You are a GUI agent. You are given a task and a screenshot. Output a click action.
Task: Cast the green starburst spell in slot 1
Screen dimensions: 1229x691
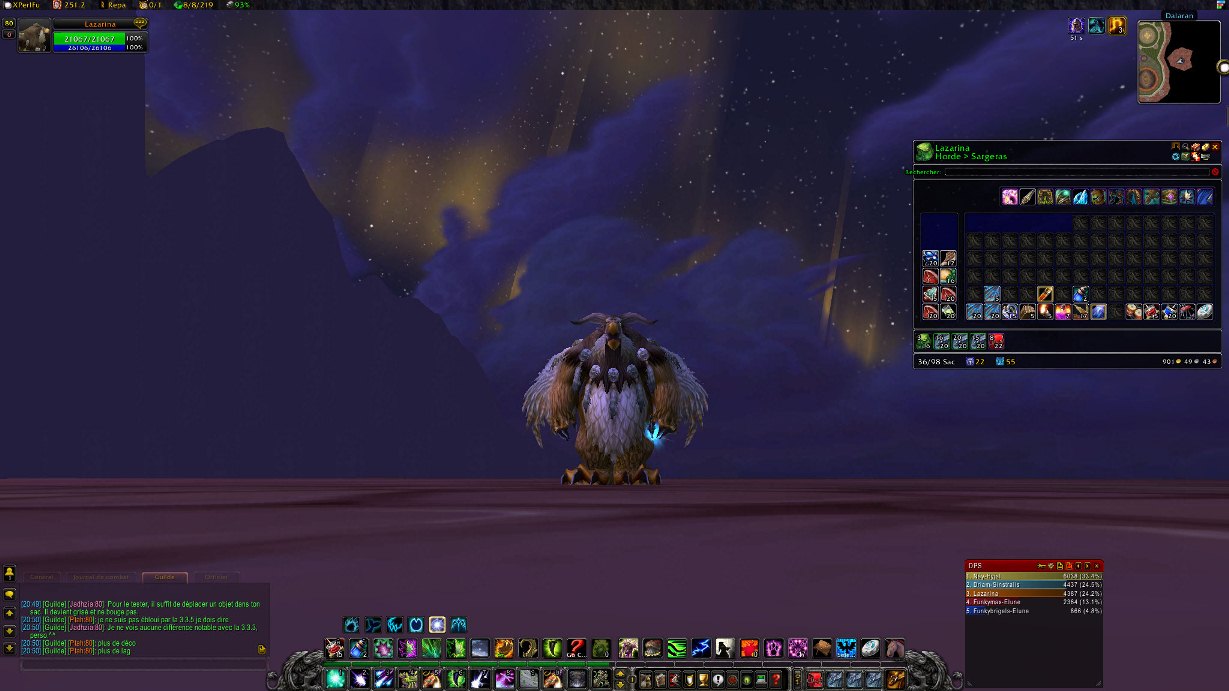point(335,679)
